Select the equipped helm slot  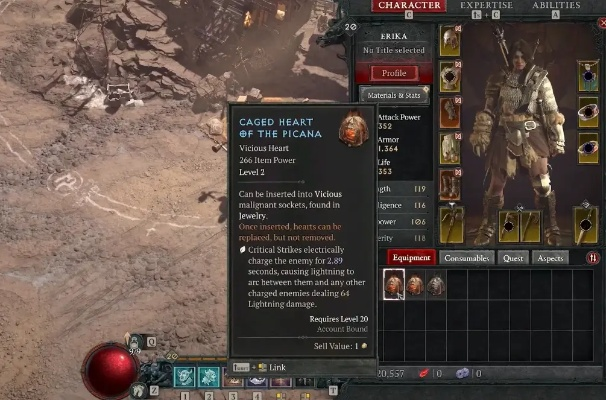coord(450,40)
